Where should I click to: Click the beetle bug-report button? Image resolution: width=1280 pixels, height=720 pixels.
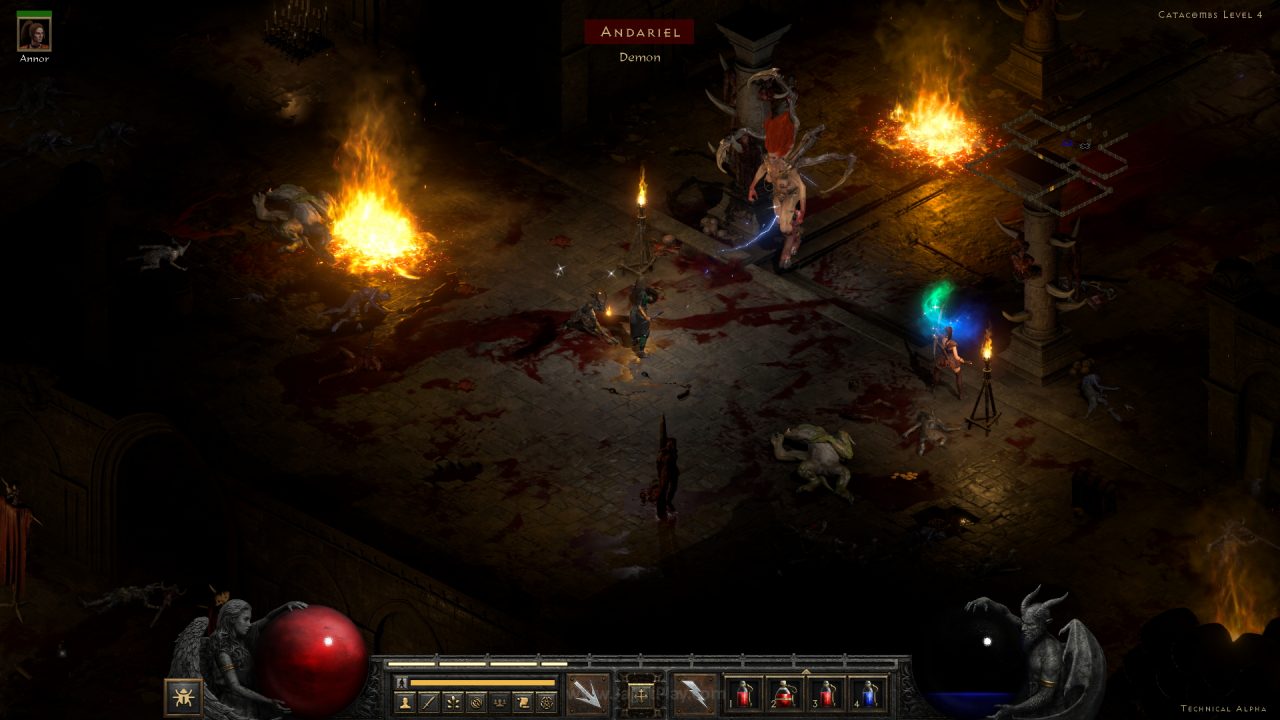coord(183,697)
